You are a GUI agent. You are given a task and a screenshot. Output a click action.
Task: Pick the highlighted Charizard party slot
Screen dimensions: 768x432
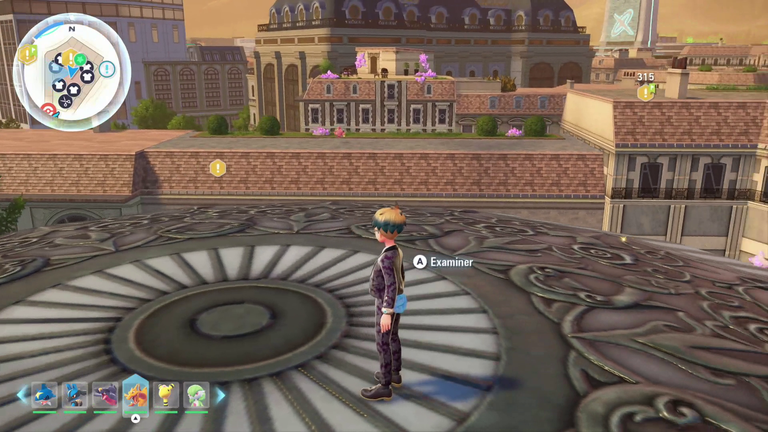point(136,395)
